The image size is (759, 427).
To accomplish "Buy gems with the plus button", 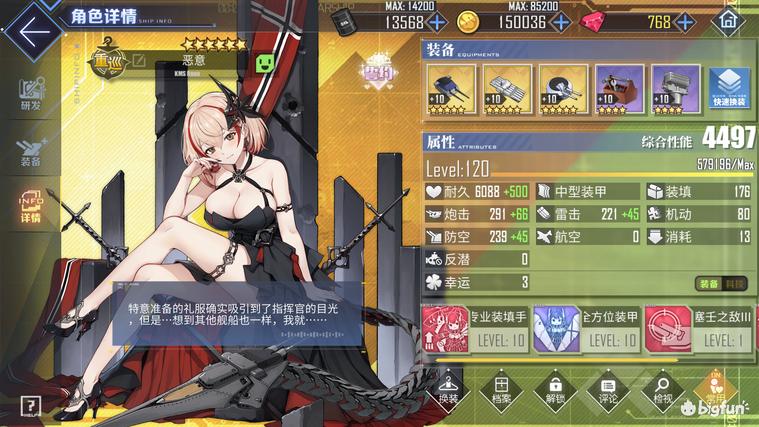I will [x=690, y=22].
